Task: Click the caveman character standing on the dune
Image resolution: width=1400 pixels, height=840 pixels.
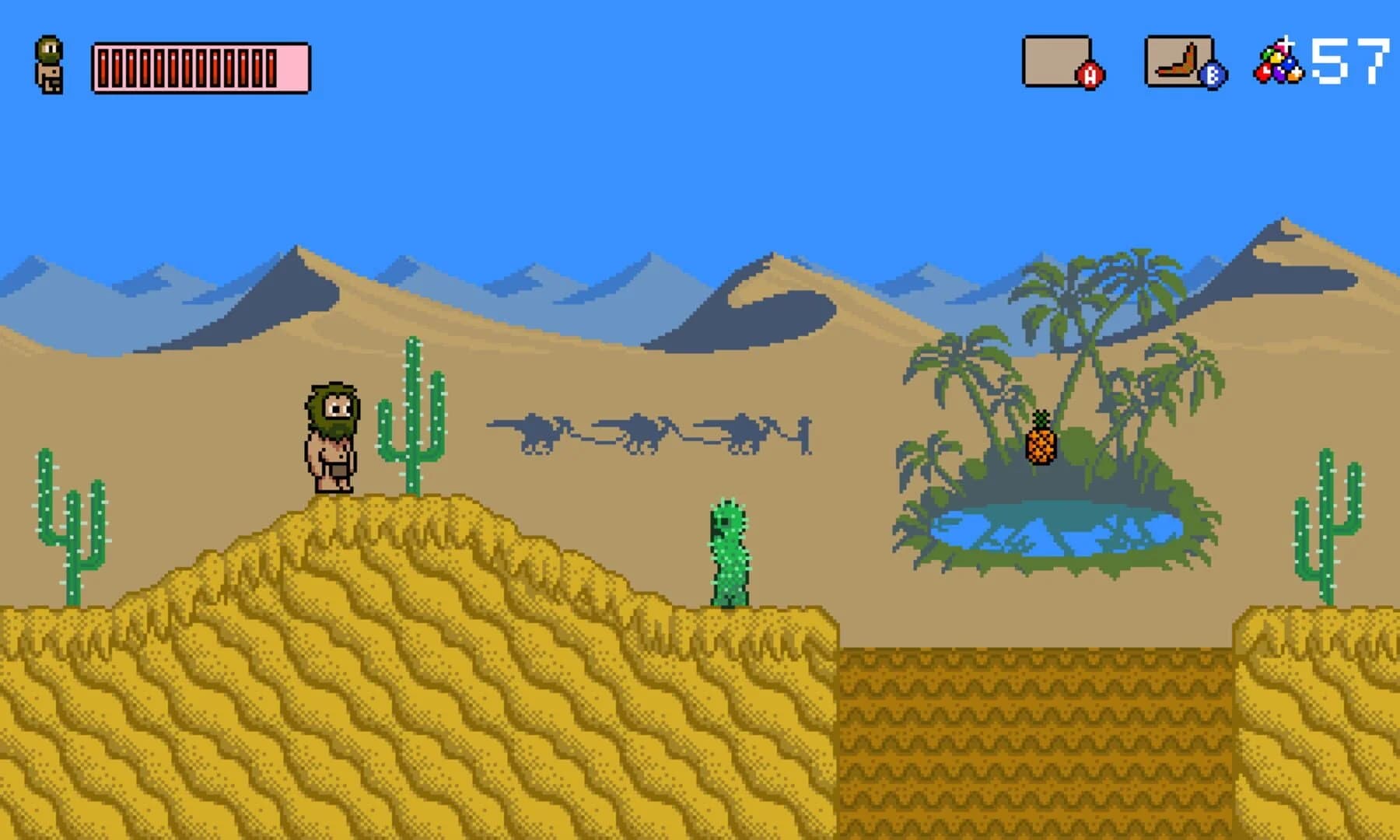Action: [331, 436]
